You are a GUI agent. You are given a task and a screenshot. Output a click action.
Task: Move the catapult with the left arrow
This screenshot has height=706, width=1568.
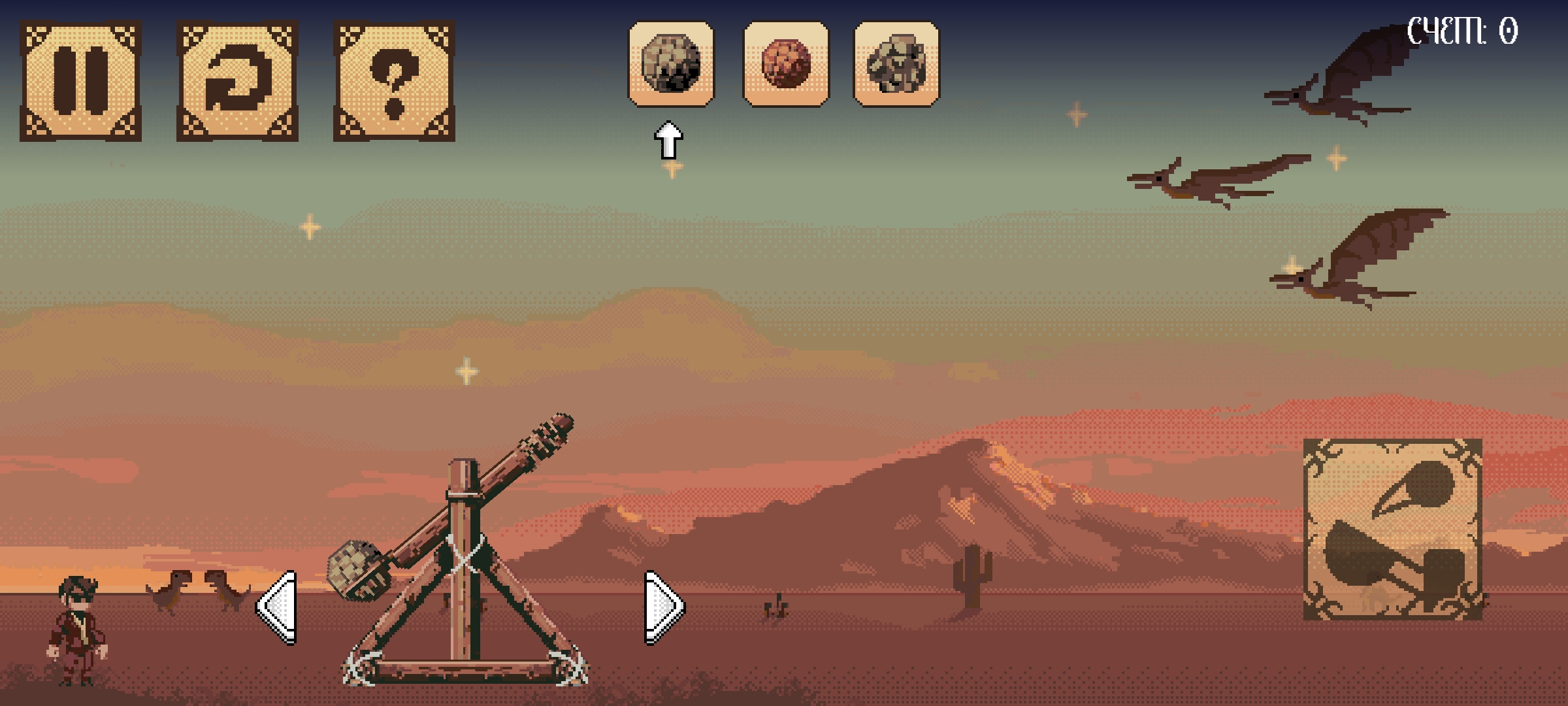pyautogui.click(x=278, y=607)
